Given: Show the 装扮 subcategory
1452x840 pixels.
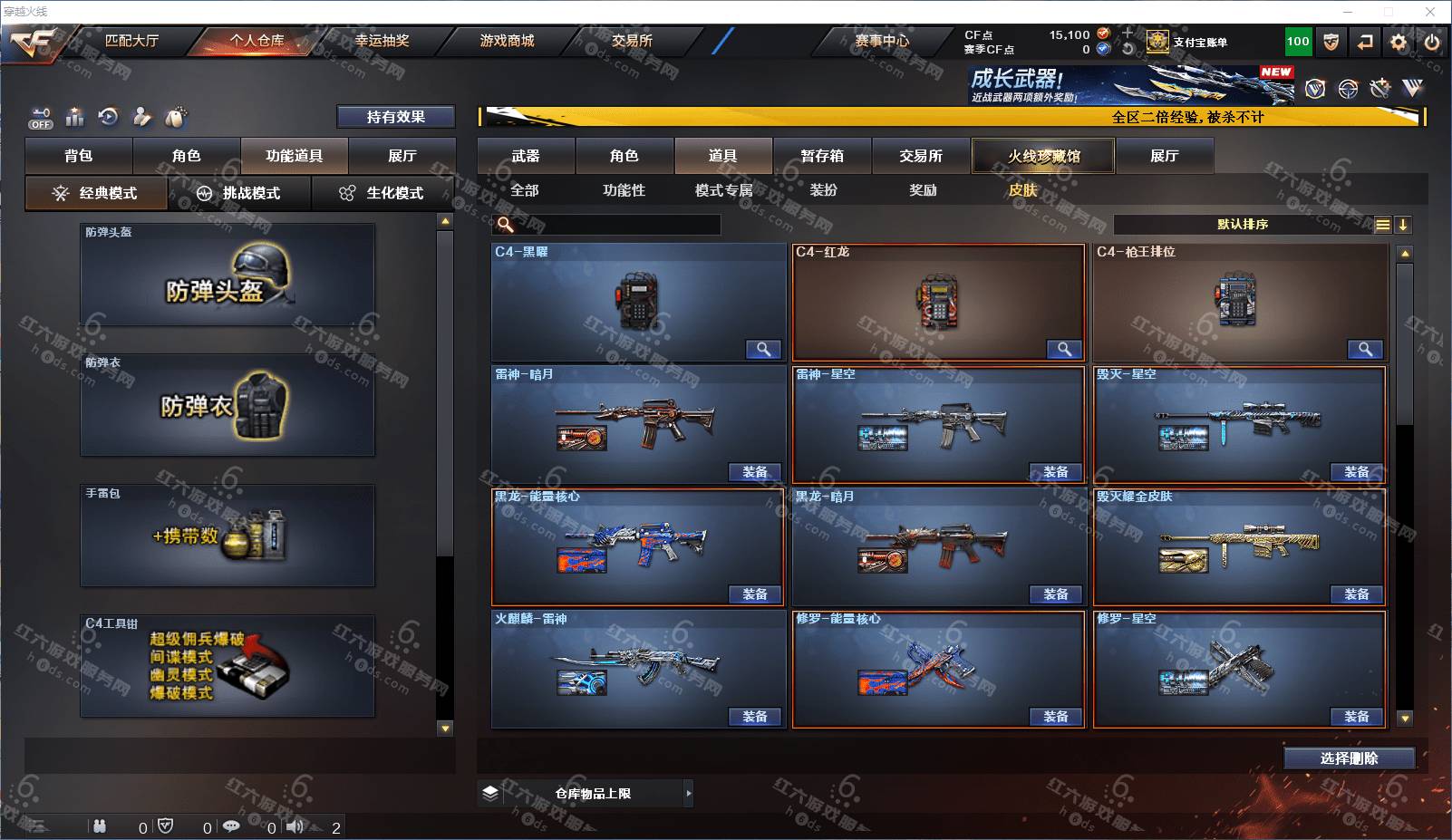Looking at the screenshot, I should click(x=823, y=190).
